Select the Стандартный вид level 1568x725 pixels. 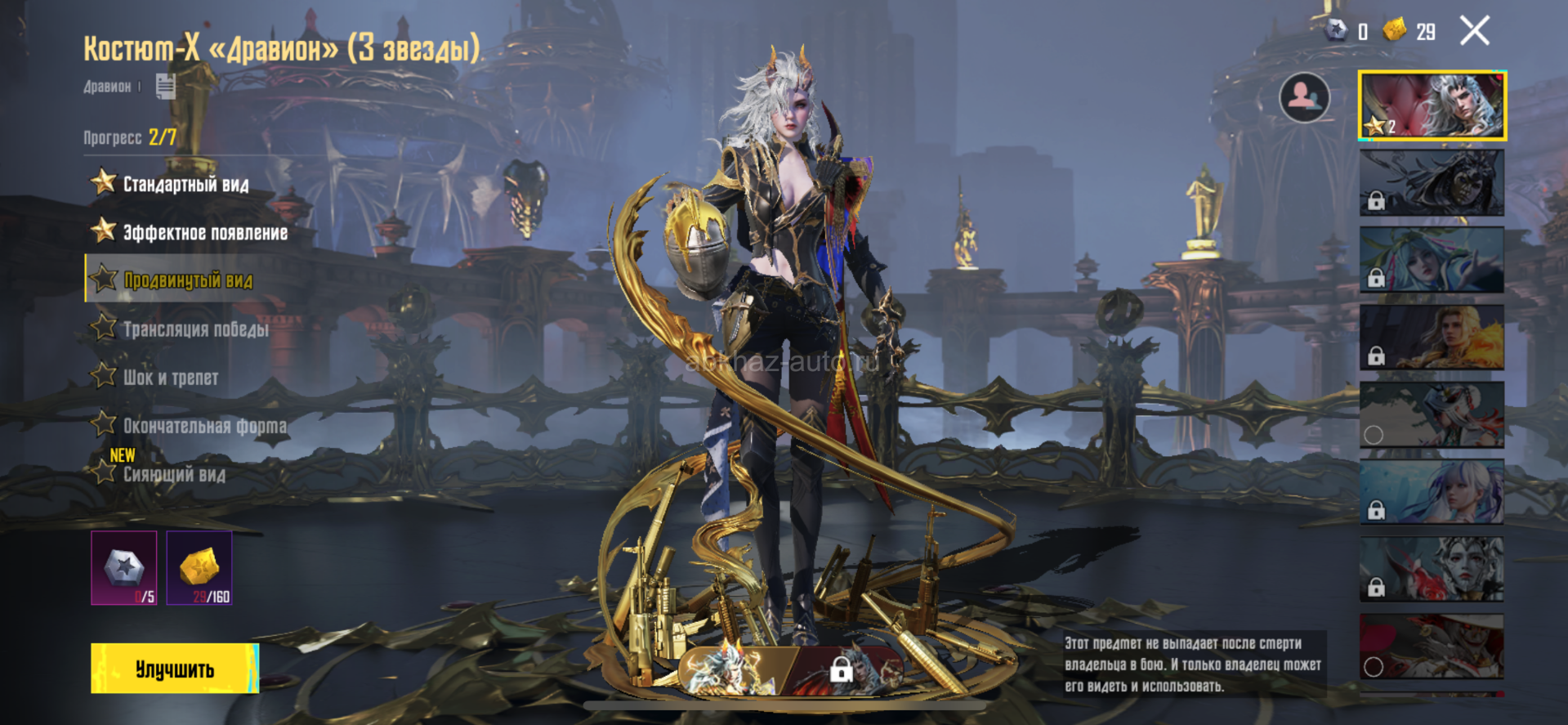tap(185, 184)
